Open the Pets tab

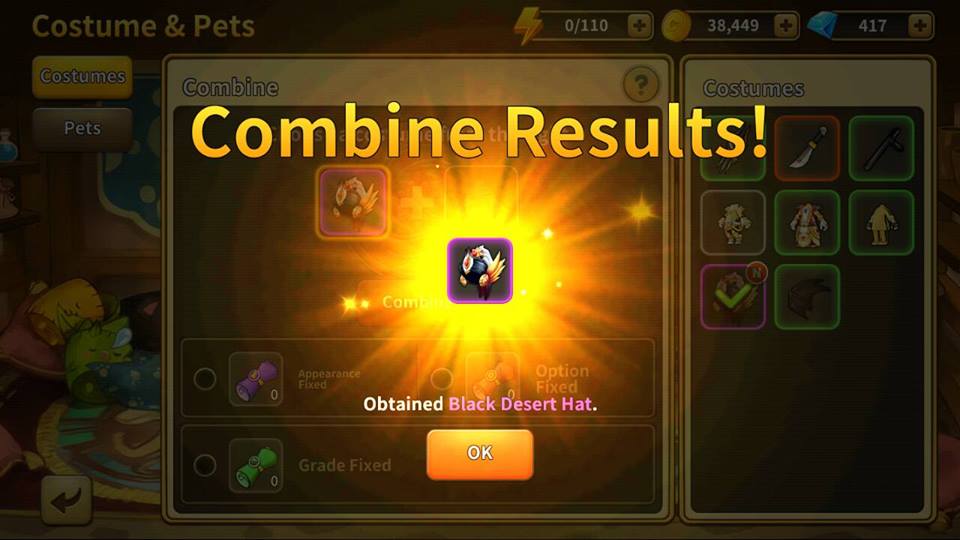click(x=82, y=129)
